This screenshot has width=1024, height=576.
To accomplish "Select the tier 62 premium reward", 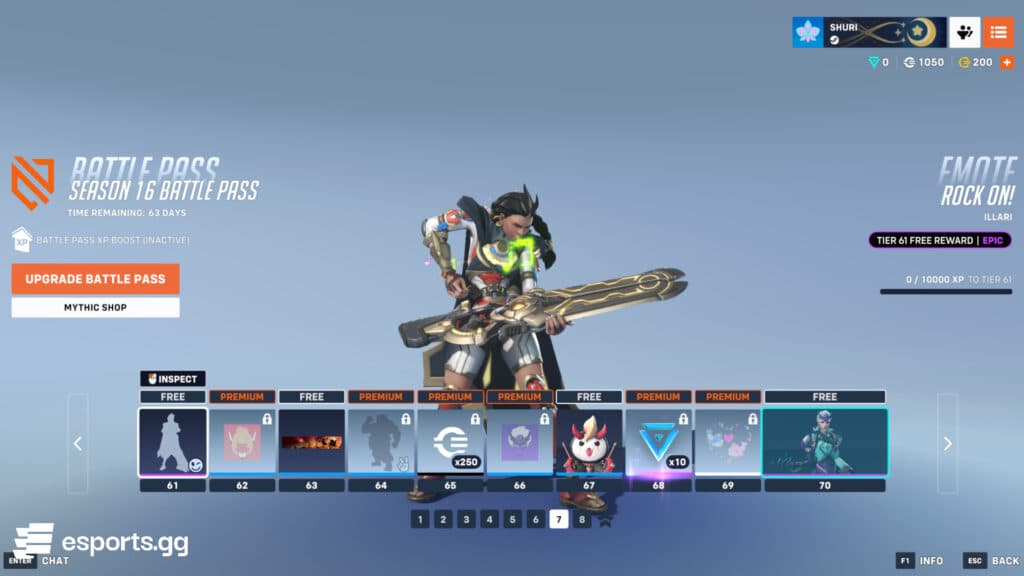I will click(x=242, y=442).
